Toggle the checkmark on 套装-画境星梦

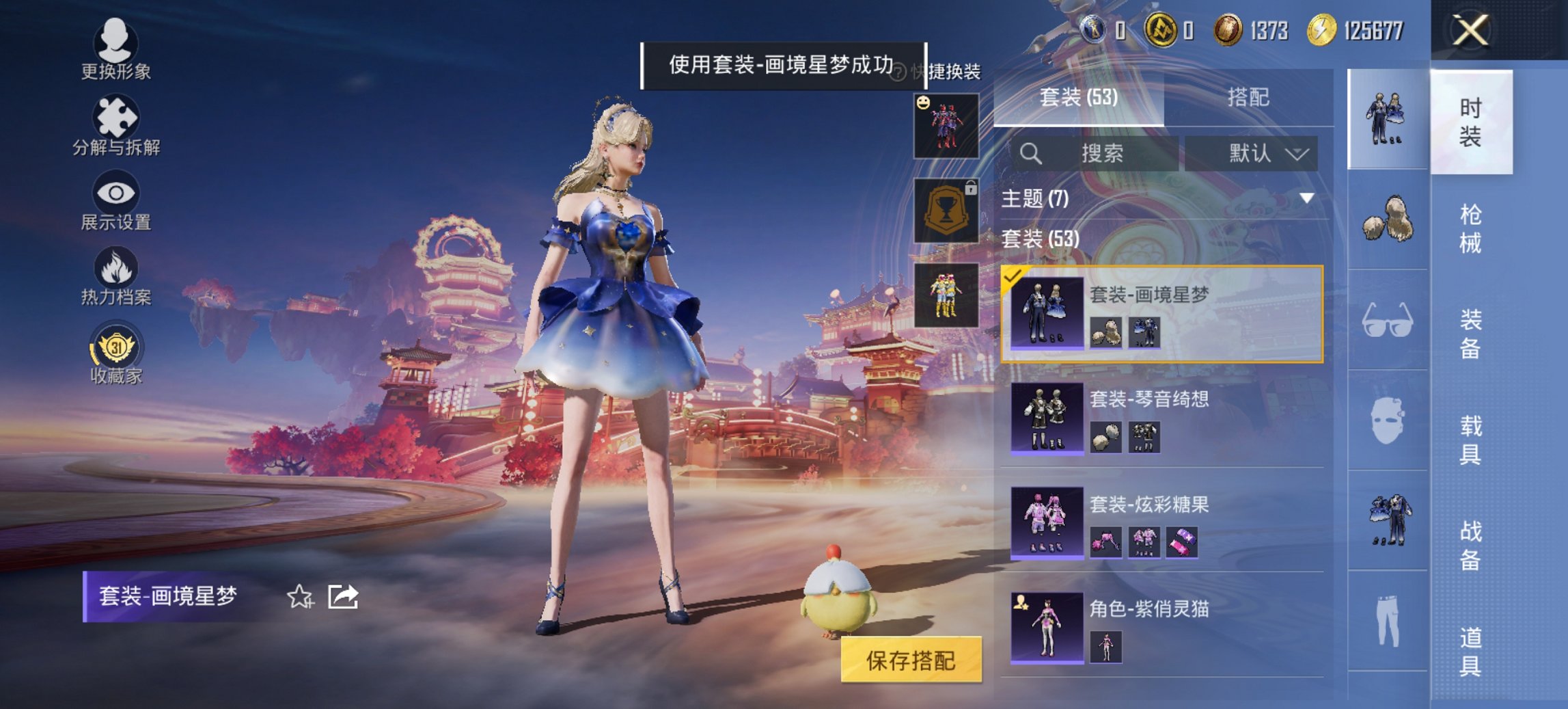click(1012, 276)
